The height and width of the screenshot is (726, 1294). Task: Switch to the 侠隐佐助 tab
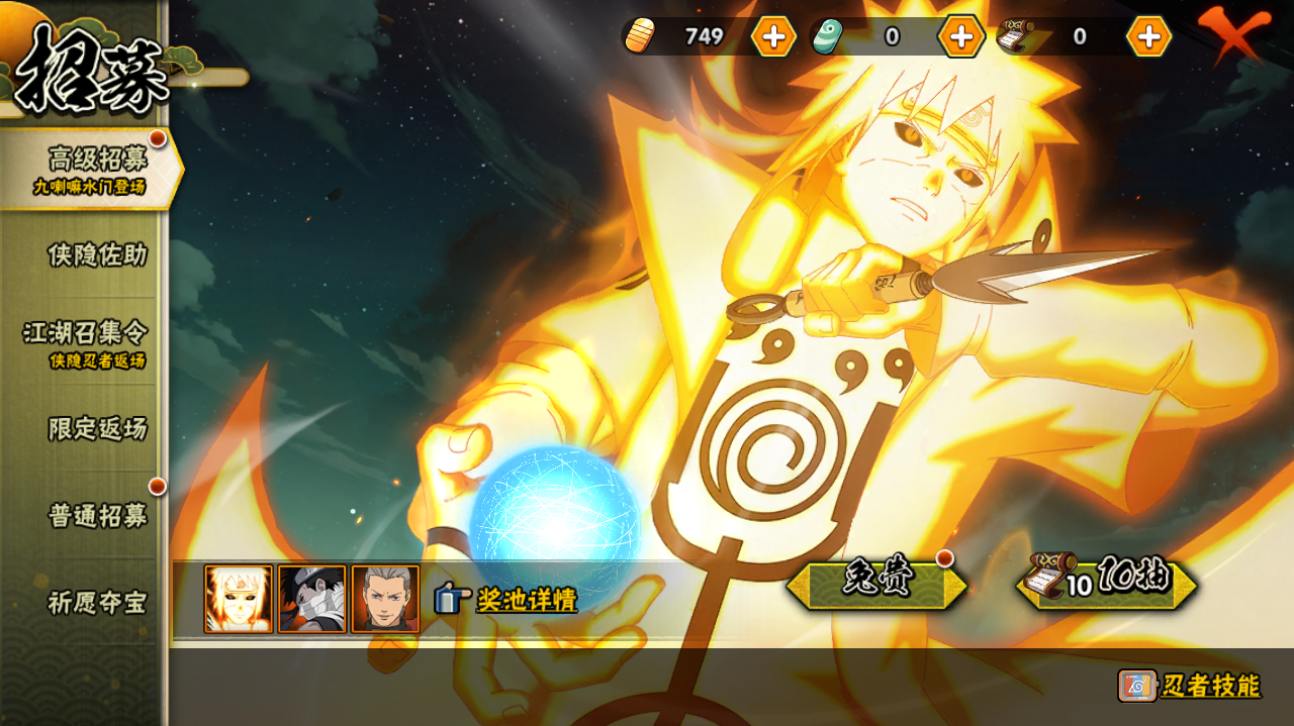(x=97, y=255)
